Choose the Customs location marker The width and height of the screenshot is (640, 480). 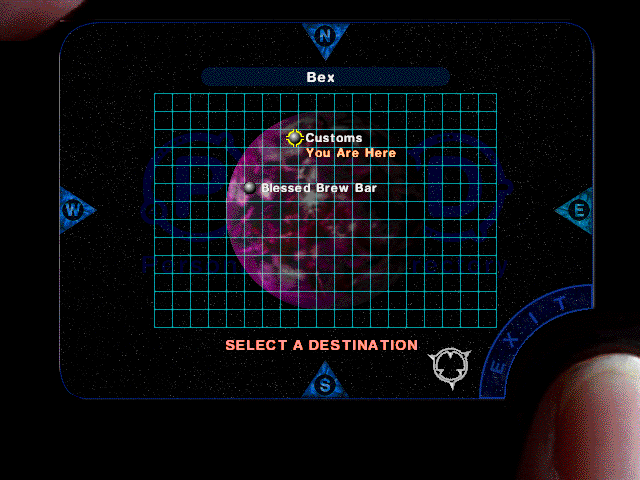(294, 138)
